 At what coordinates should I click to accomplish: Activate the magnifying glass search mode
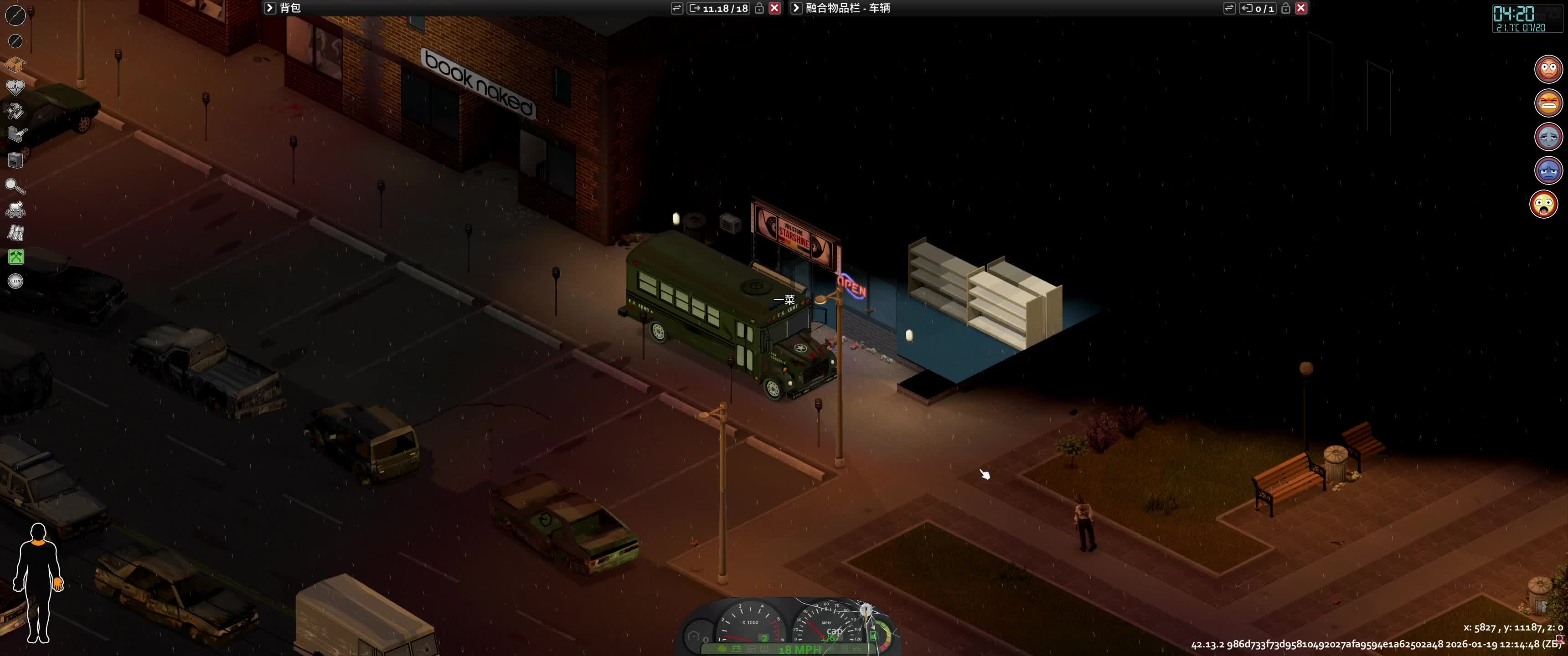pyautogui.click(x=15, y=185)
